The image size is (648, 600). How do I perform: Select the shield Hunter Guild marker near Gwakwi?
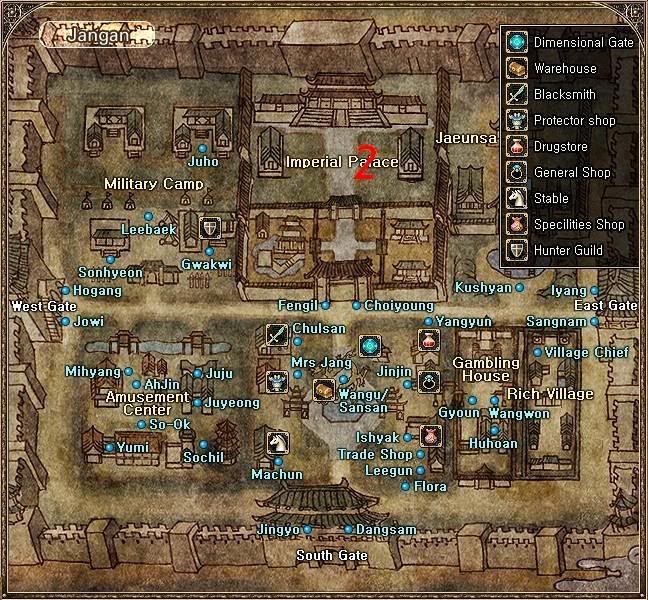tap(209, 228)
